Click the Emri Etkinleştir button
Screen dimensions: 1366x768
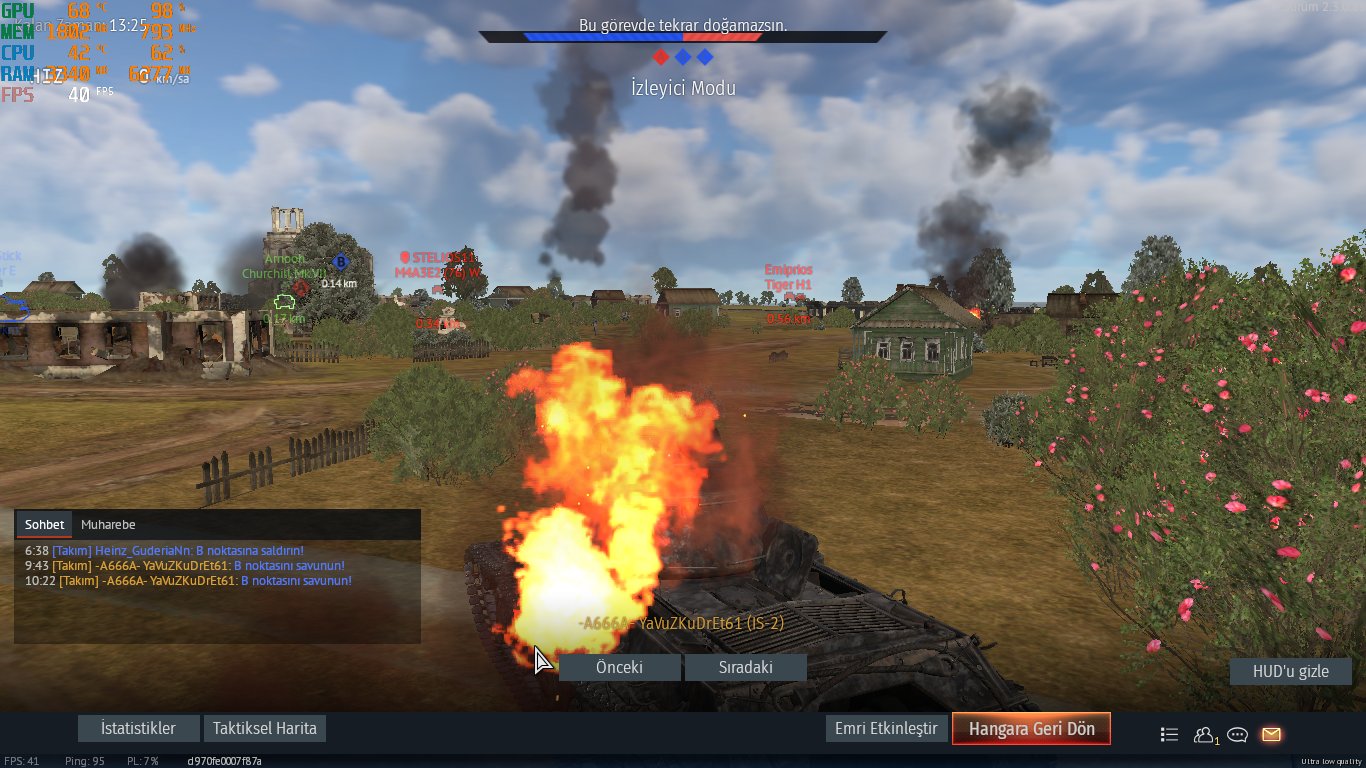coord(887,728)
